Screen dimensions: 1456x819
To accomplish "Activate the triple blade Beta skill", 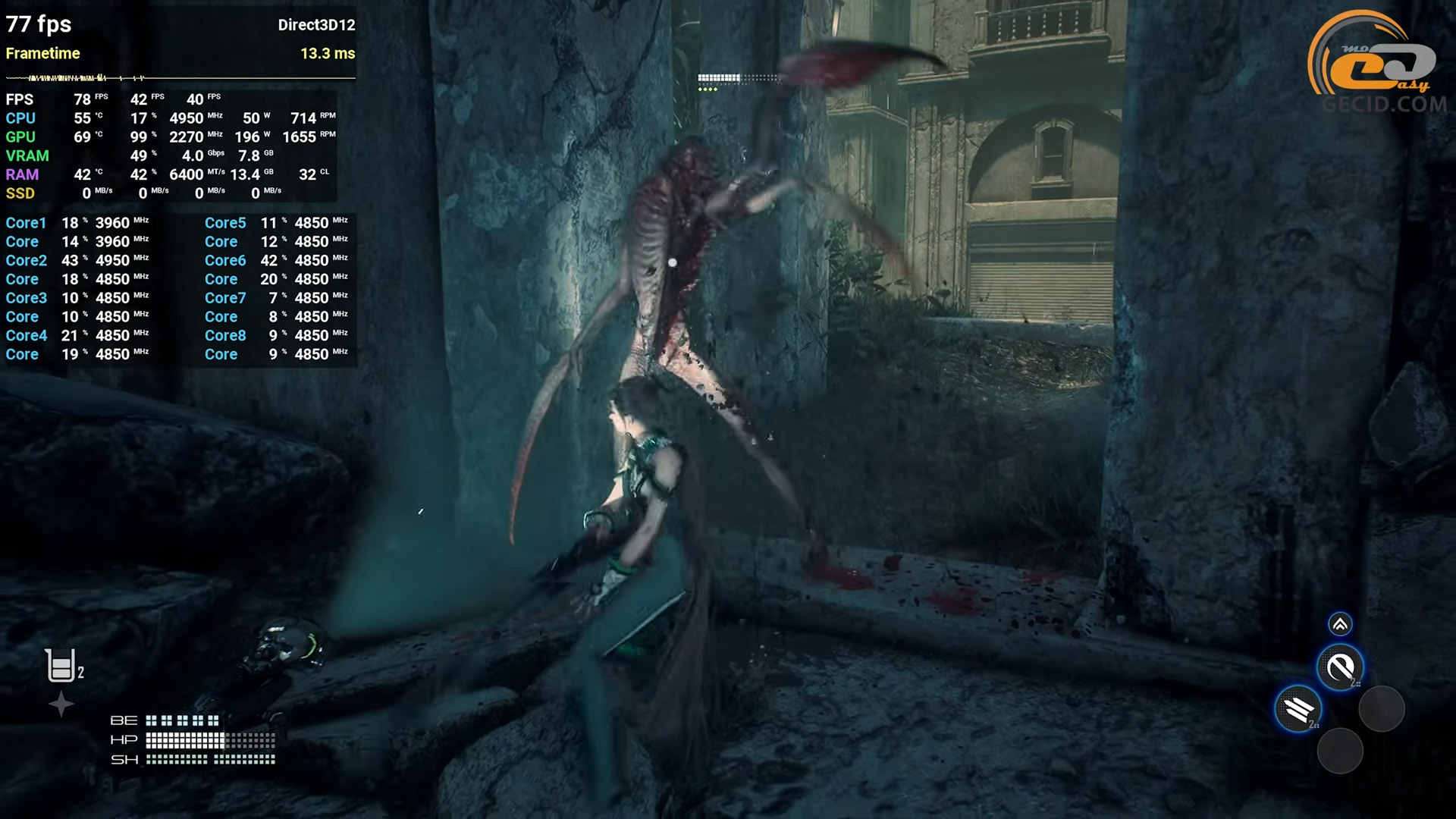I will click(1299, 709).
